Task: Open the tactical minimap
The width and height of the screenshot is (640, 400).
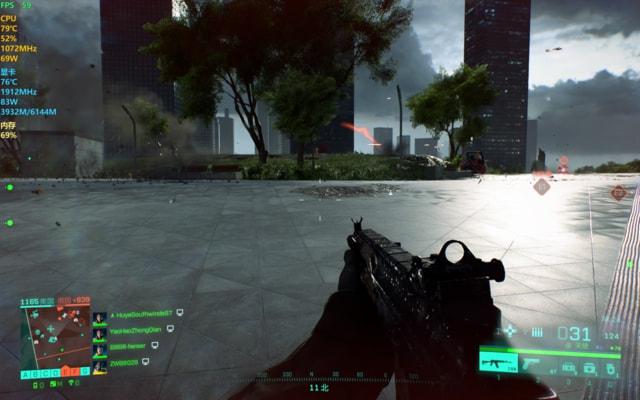Action: (53, 335)
